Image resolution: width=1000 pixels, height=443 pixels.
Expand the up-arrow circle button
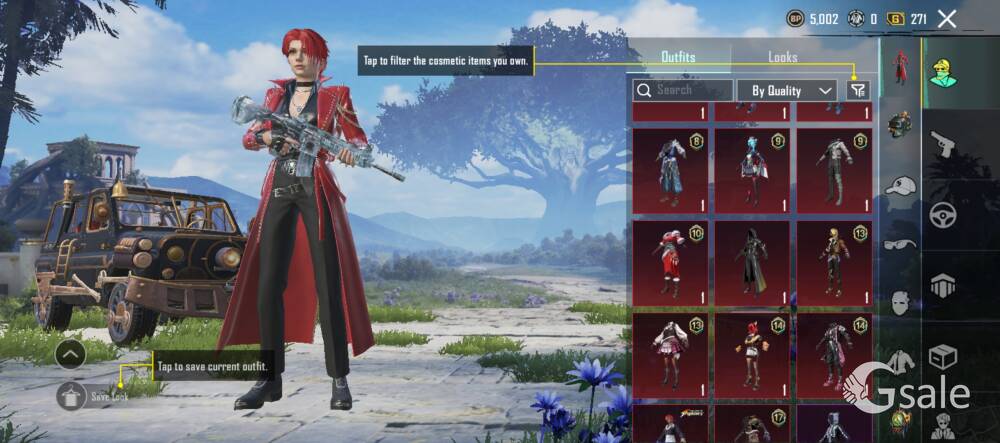coord(70,353)
